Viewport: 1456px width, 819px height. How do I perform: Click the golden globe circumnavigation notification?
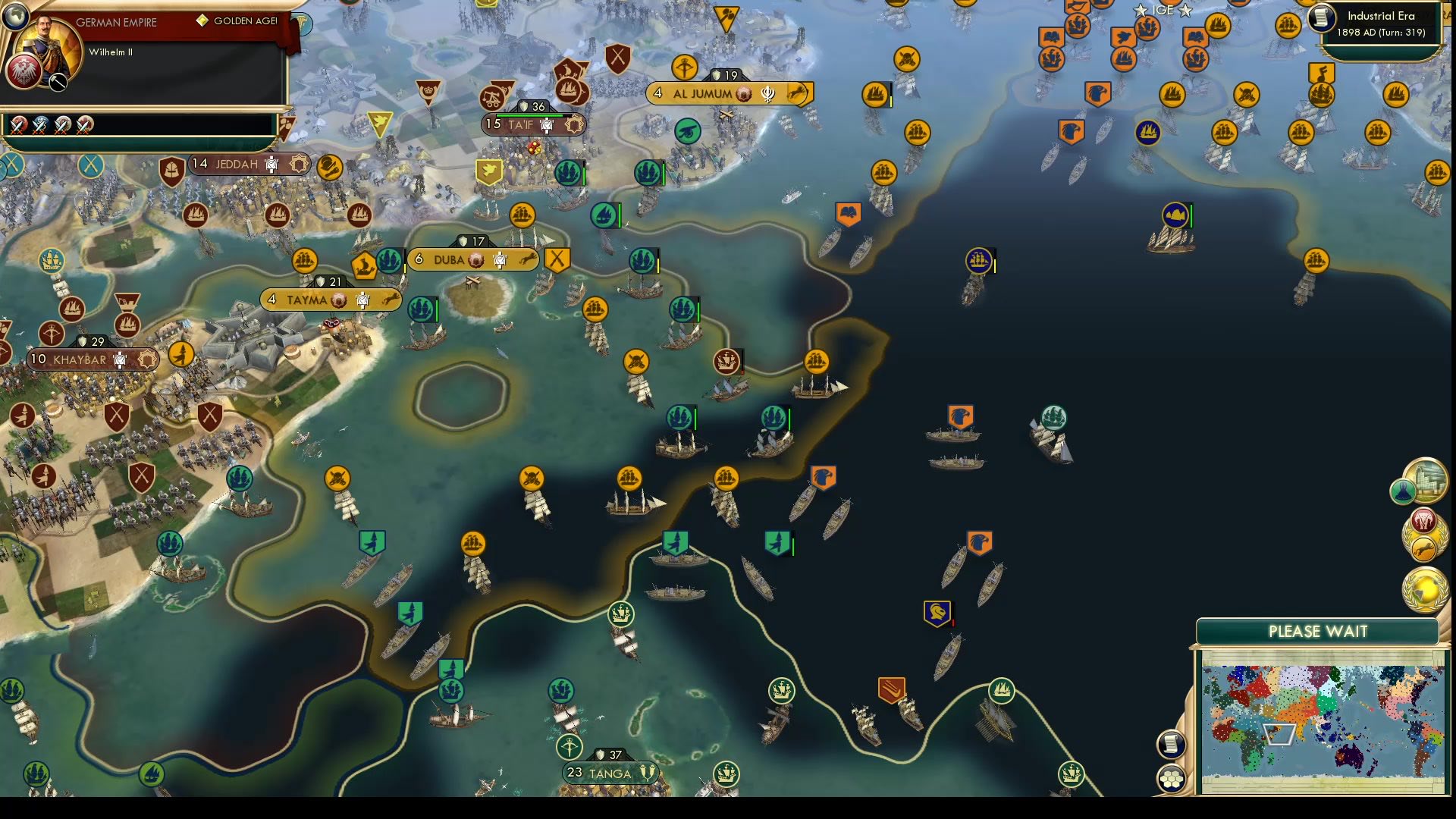click(1425, 589)
